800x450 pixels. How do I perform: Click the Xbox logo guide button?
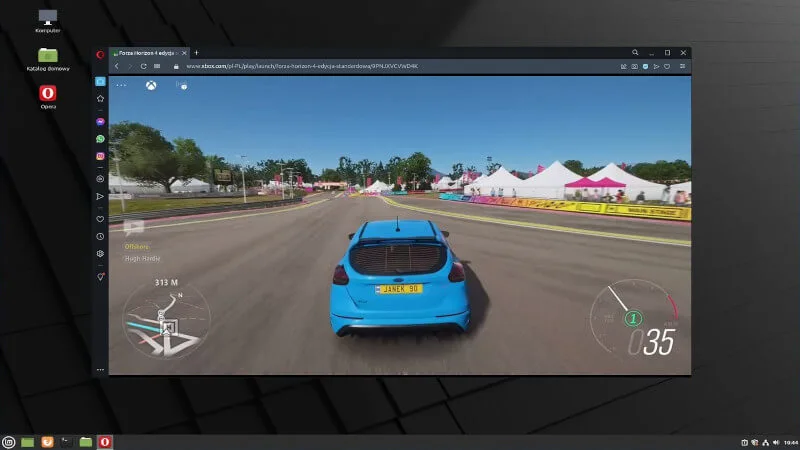click(151, 85)
